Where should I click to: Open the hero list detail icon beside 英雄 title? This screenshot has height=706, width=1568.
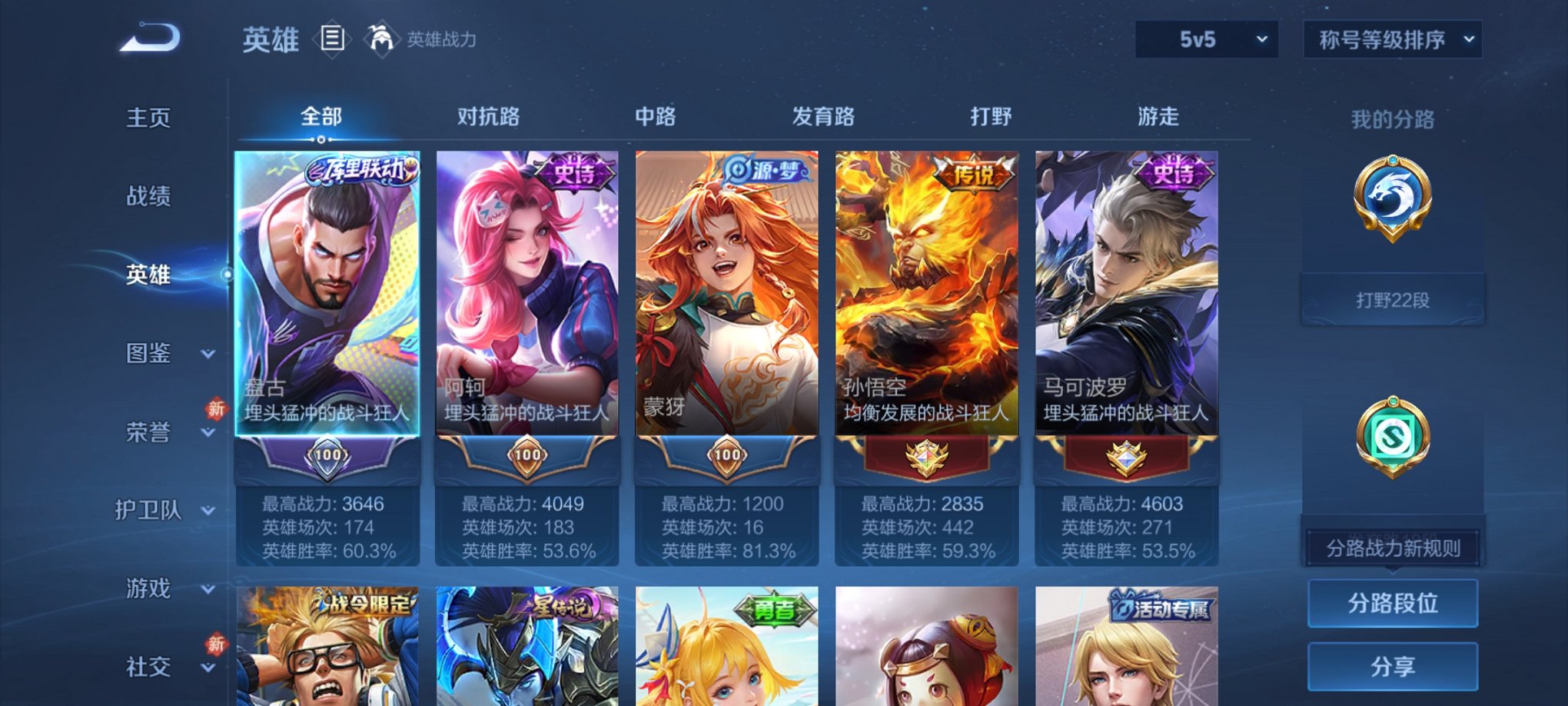[331, 38]
